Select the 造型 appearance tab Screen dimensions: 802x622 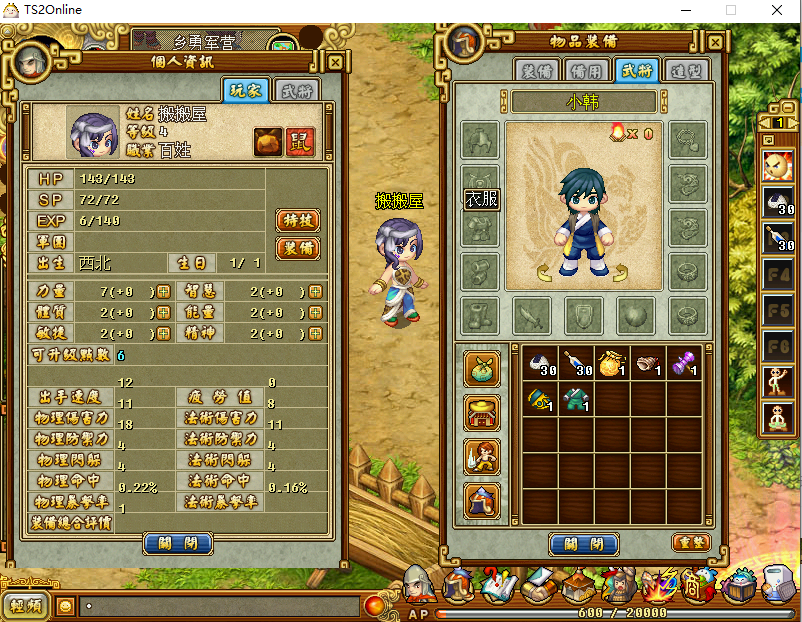click(686, 71)
